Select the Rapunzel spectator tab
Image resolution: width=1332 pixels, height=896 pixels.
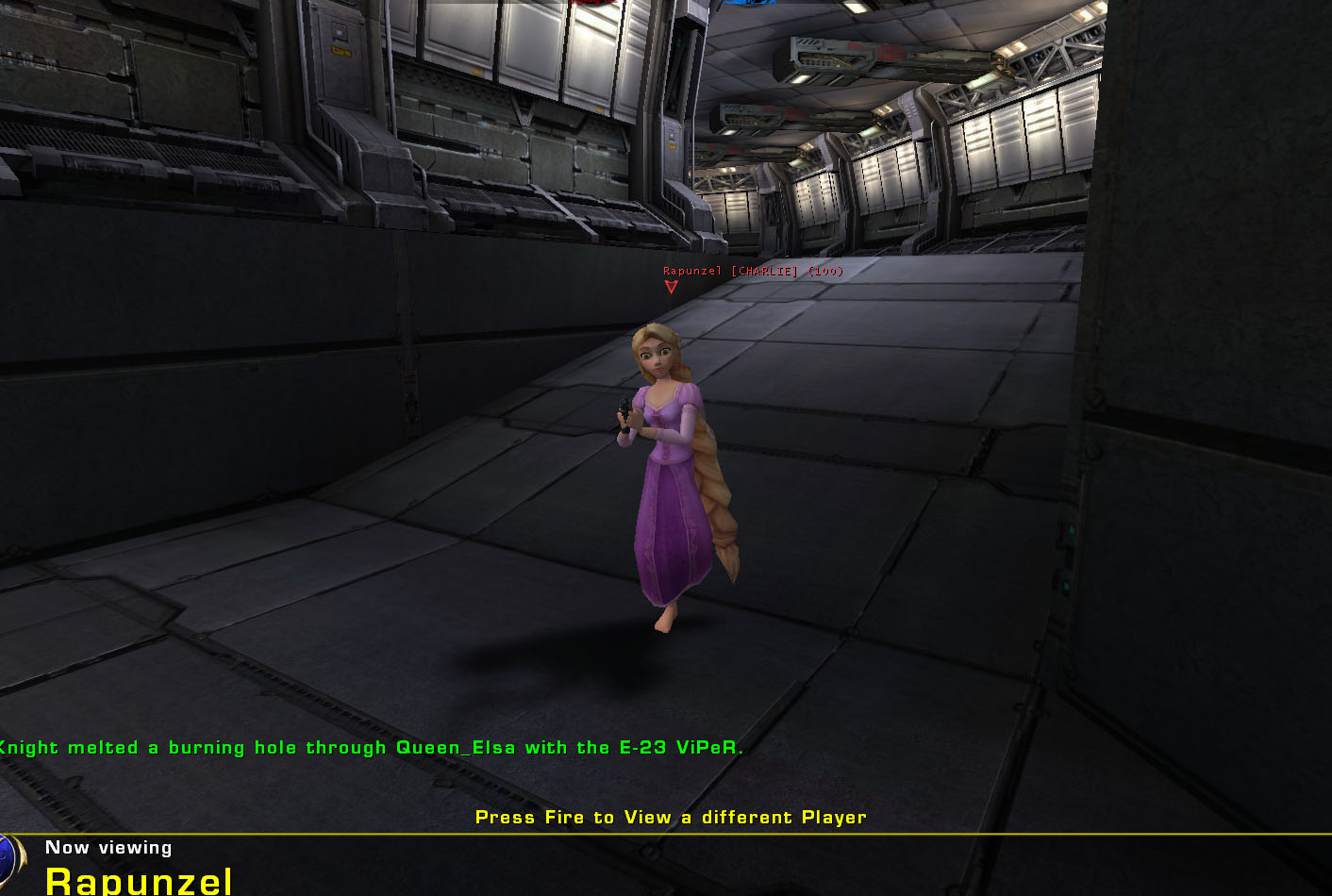pyautogui.click(x=140, y=882)
